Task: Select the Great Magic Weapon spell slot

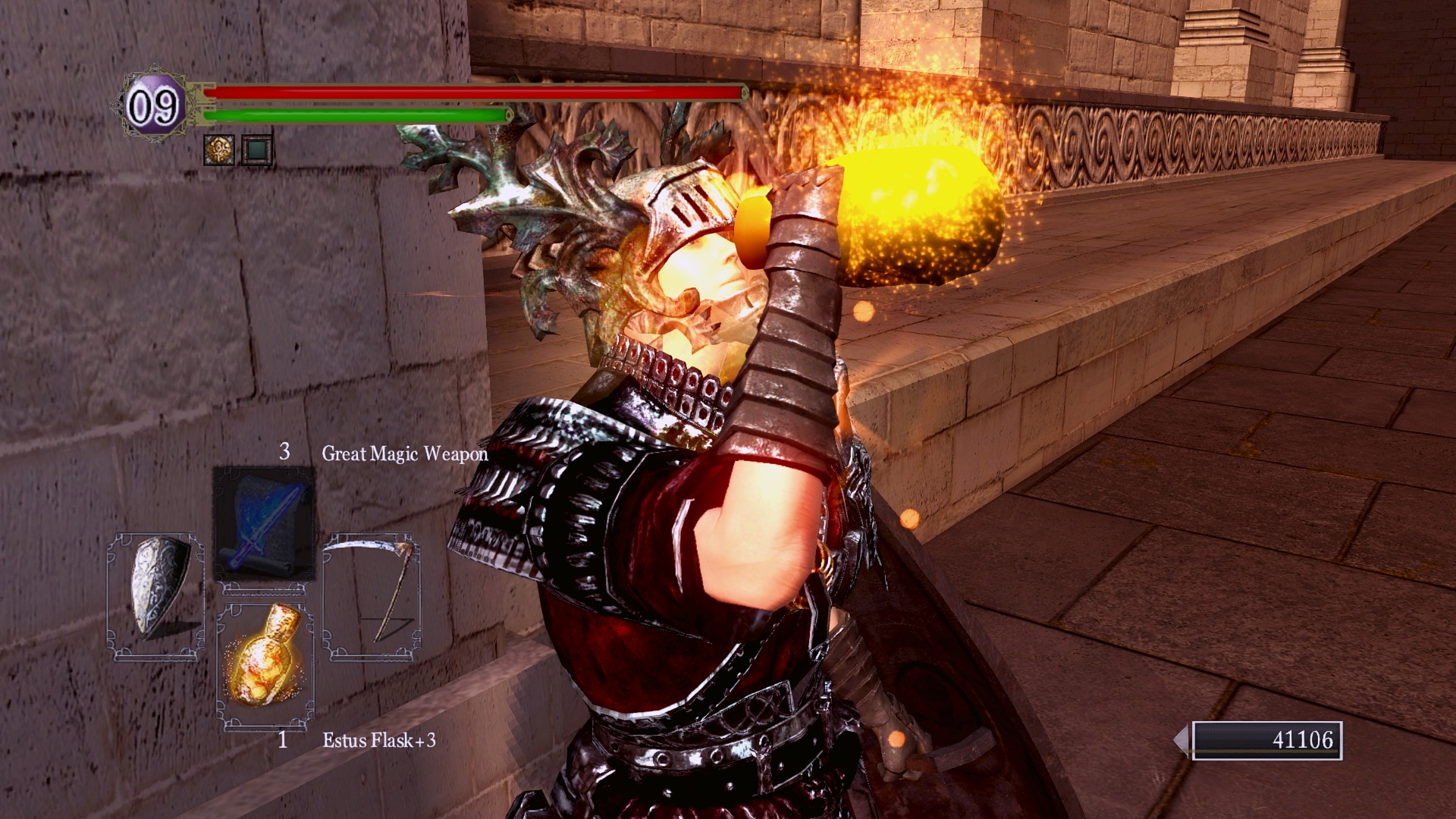Action: point(264,524)
